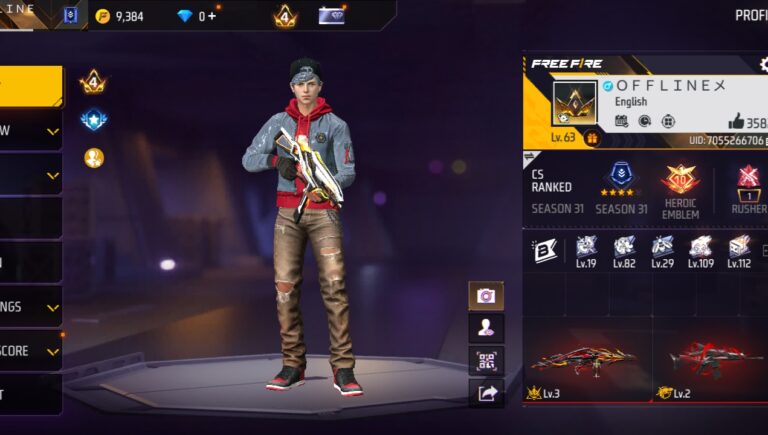Share the profile with the arrow button

[486, 393]
